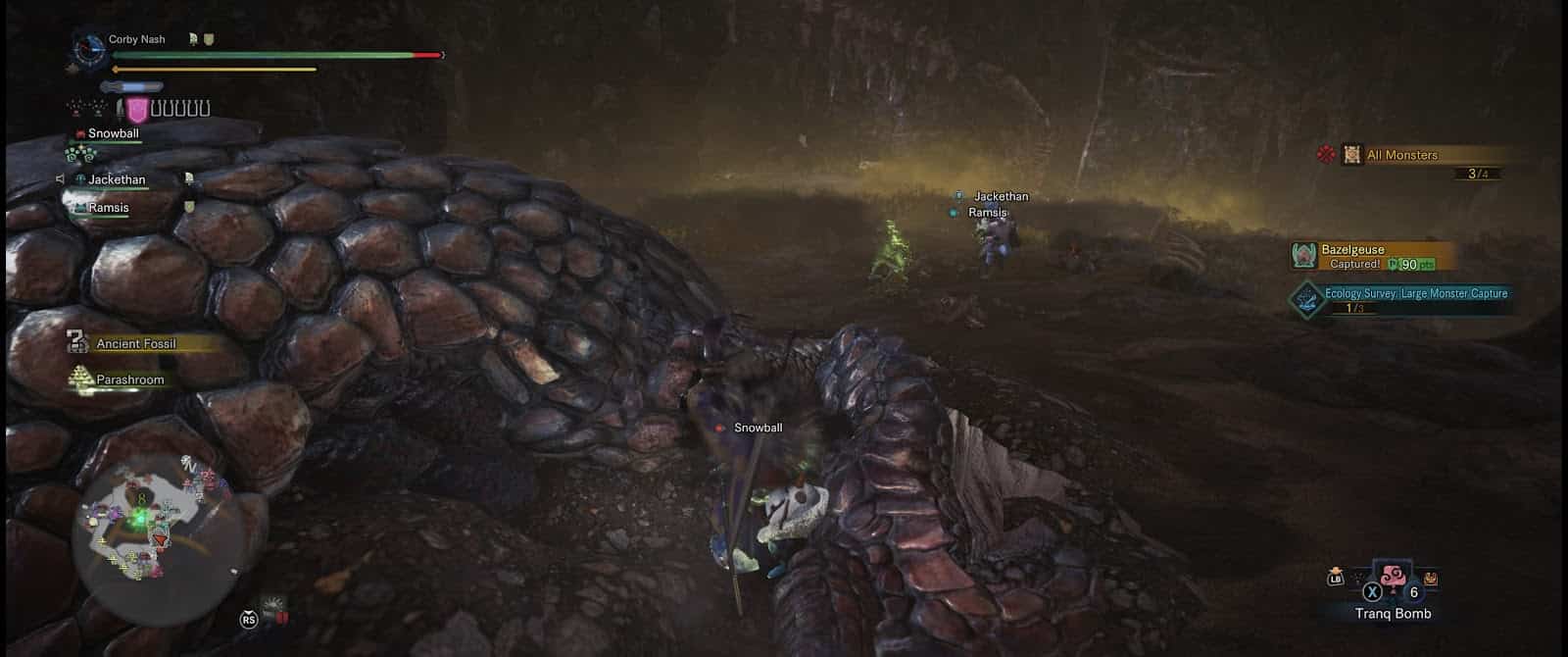Open the Bazelgeuse captured notification

pyautogui.click(x=1362, y=257)
